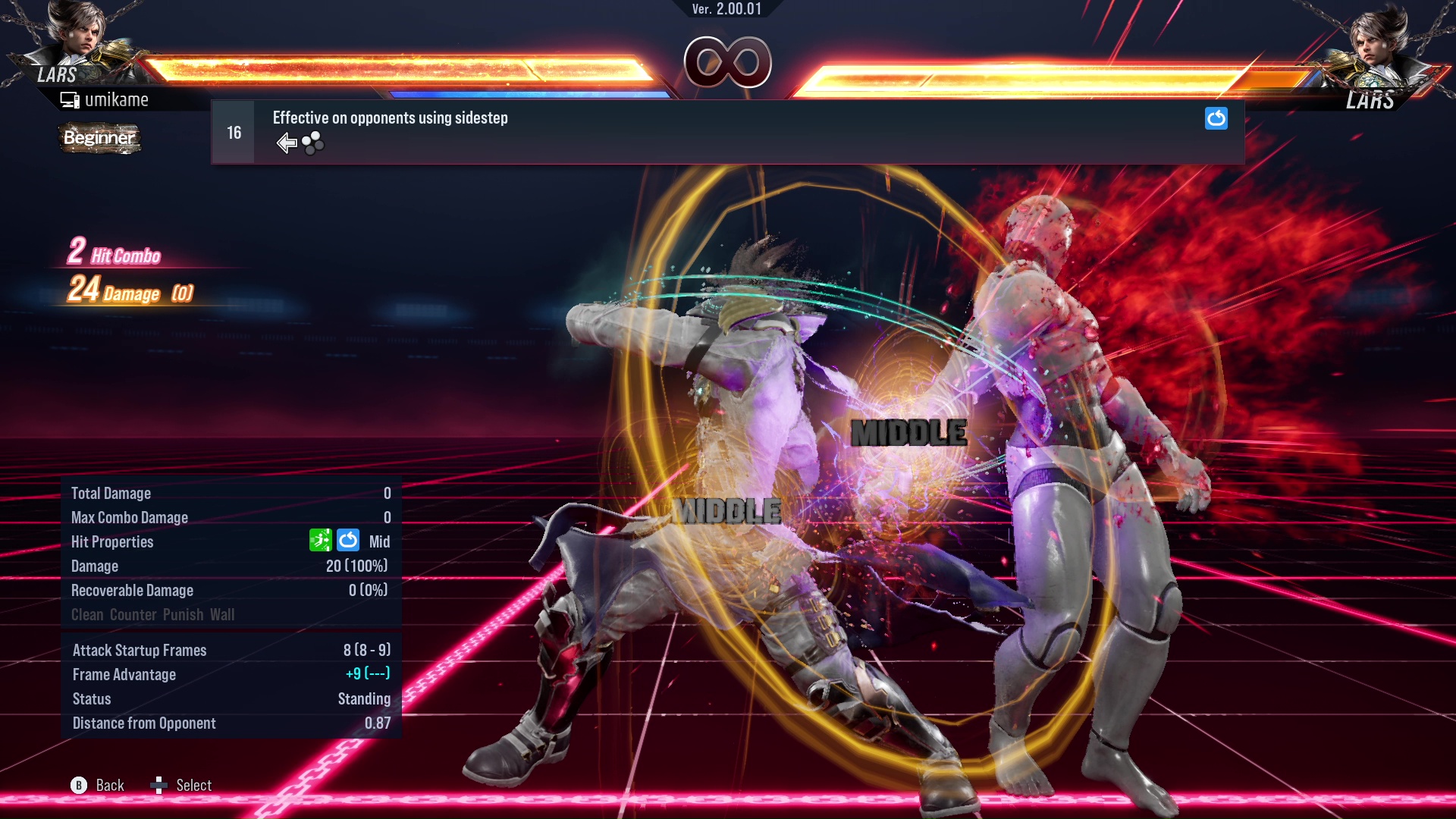The image size is (1456, 819).
Task: Select the back arrow input icon under combo instructions
Action: click(x=287, y=142)
